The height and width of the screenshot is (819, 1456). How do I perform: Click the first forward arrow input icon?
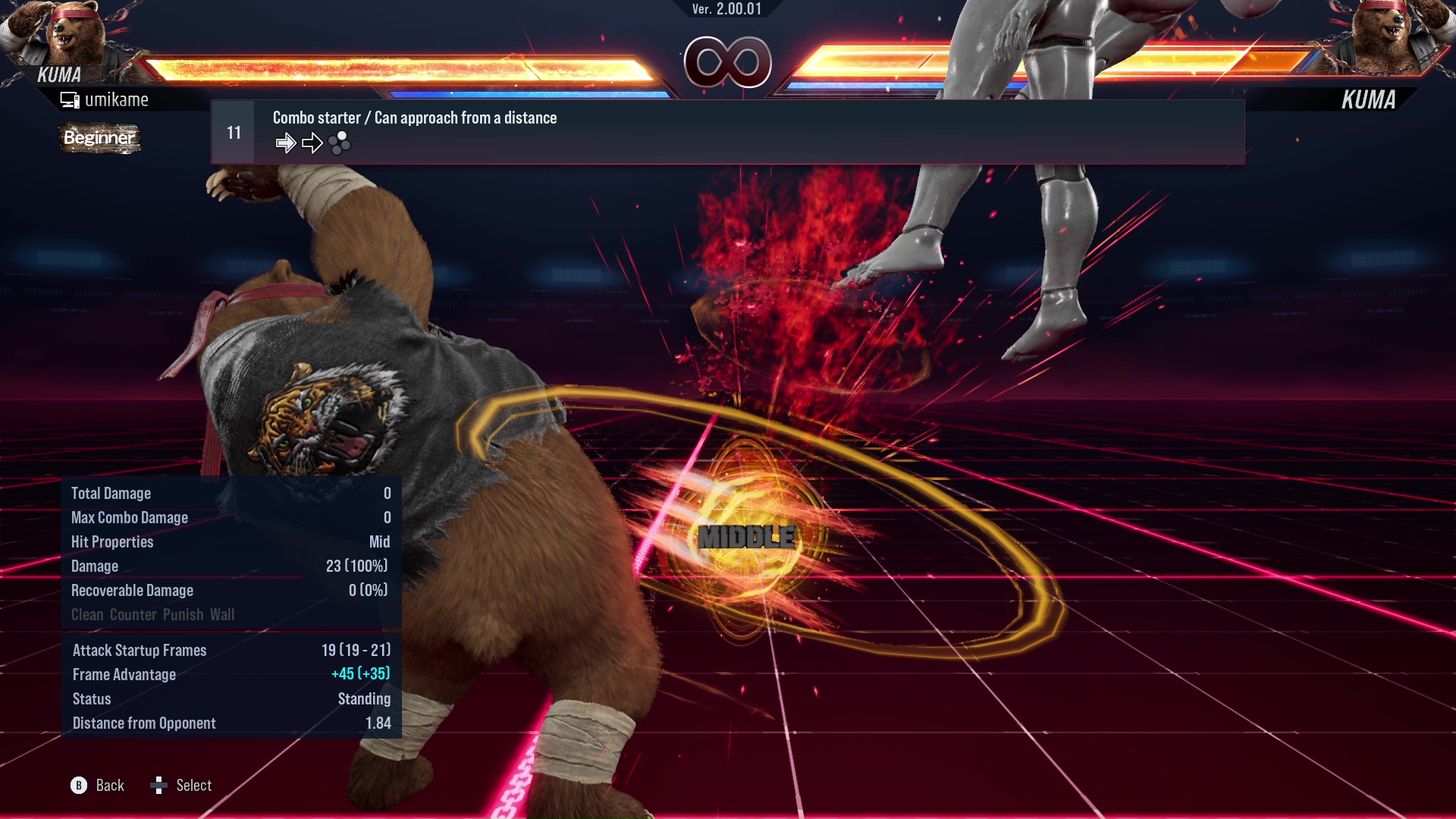[x=287, y=142]
